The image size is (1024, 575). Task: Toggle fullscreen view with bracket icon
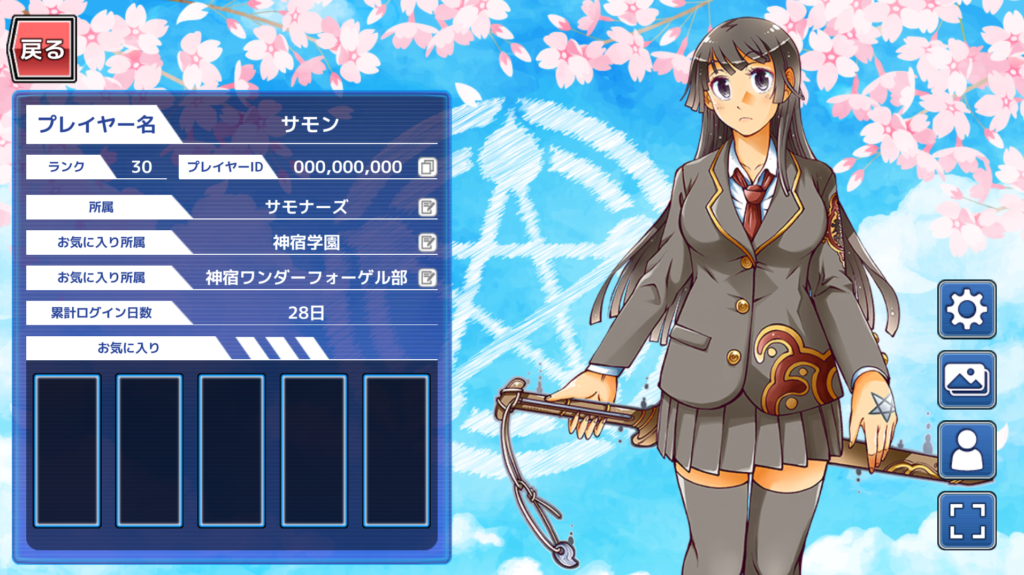pyautogui.click(x=966, y=520)
